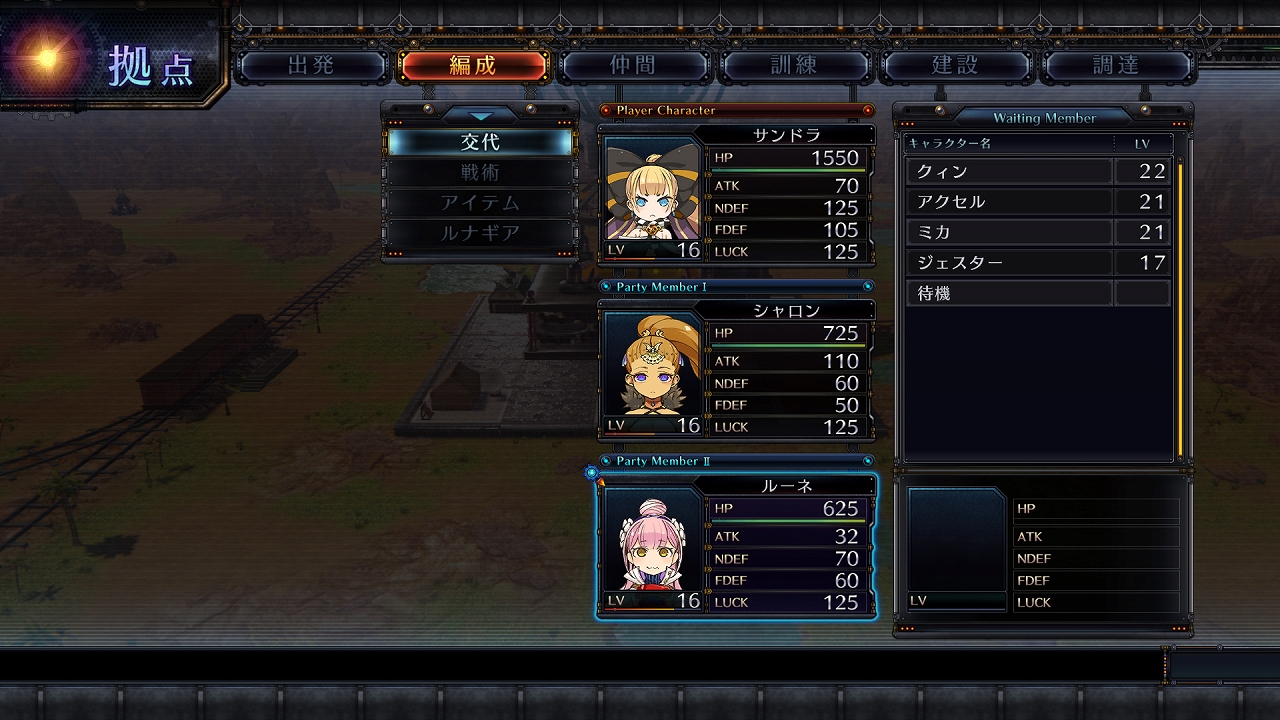Choose the ルナギア menu entry
This screenshot has height=720, width=1280.
[480, 233]
